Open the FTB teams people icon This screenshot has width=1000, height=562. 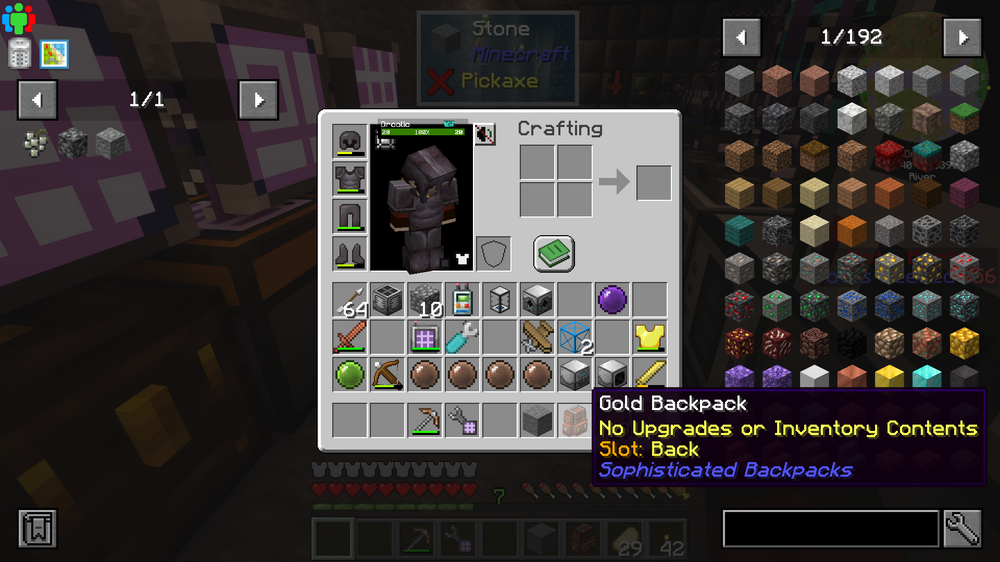pos(18,17)
